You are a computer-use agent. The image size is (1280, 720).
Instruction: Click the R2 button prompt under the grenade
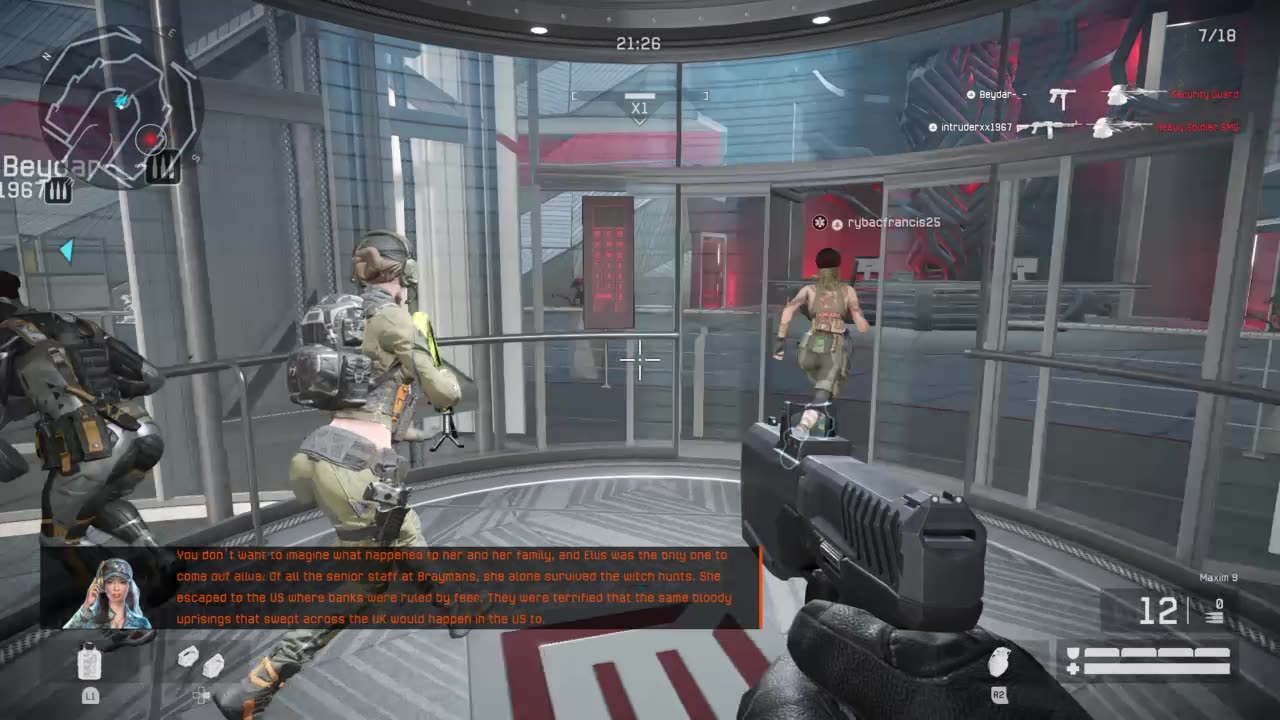1000,695
